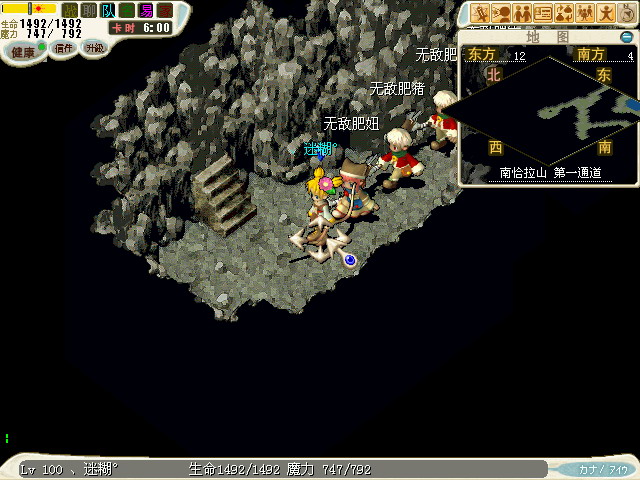Image resolution: width=640 pixels, height=480 pixels.
Task: Open the 信件 mail button
Action: (x=64, y=48)
